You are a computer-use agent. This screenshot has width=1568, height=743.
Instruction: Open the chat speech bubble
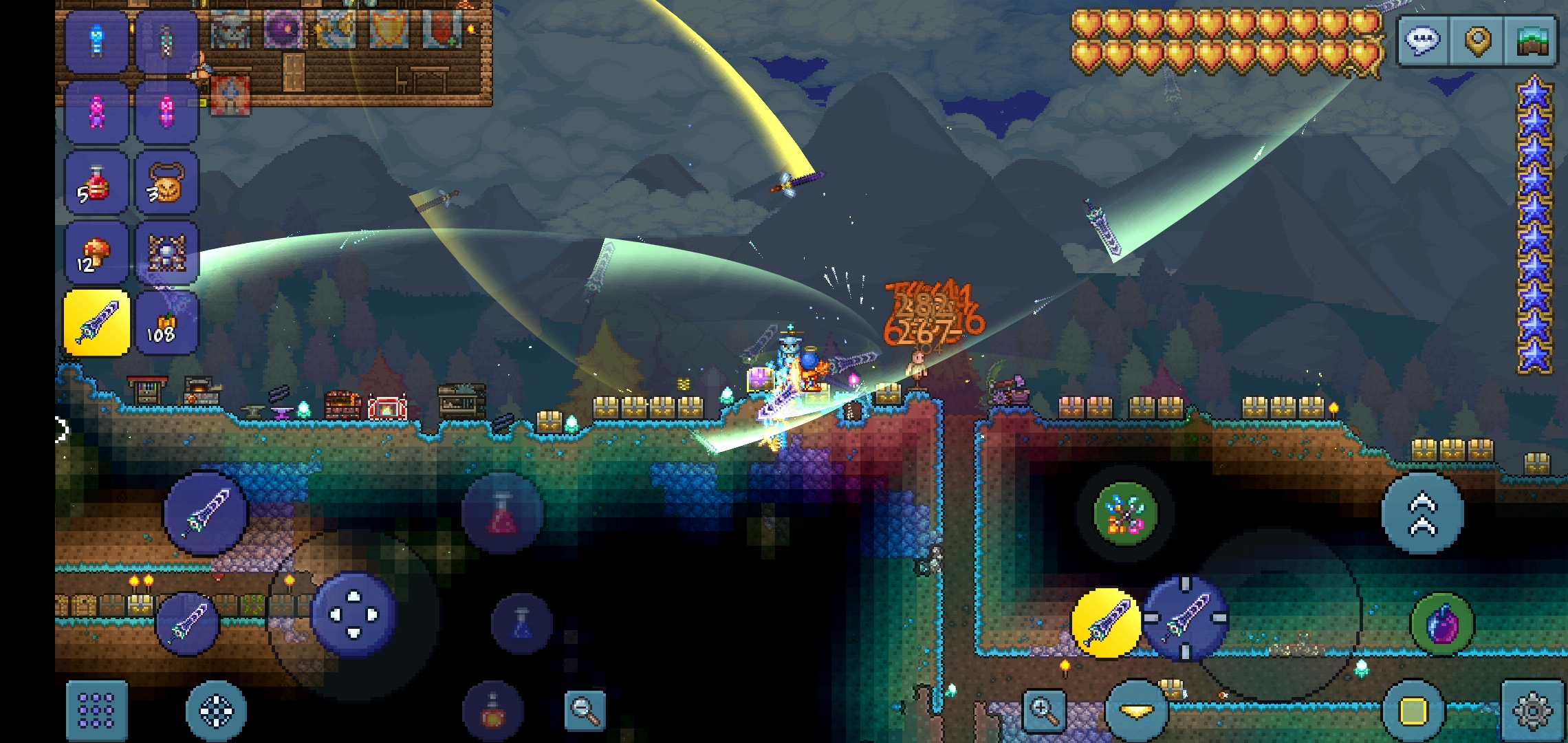[x=1422, y=41]
